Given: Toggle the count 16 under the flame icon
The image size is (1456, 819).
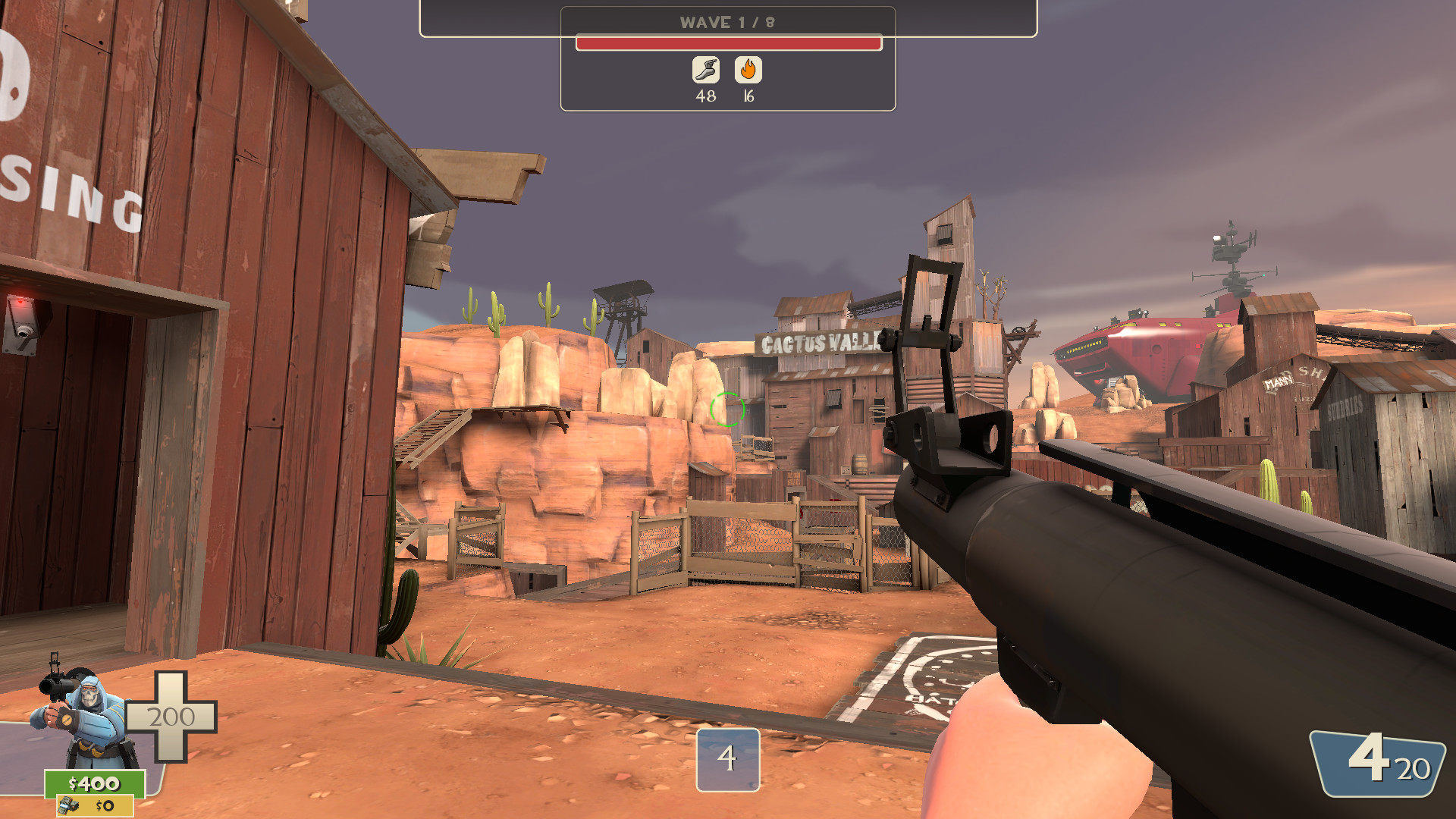Looking at the screenshot, I should tap(748, 96).
